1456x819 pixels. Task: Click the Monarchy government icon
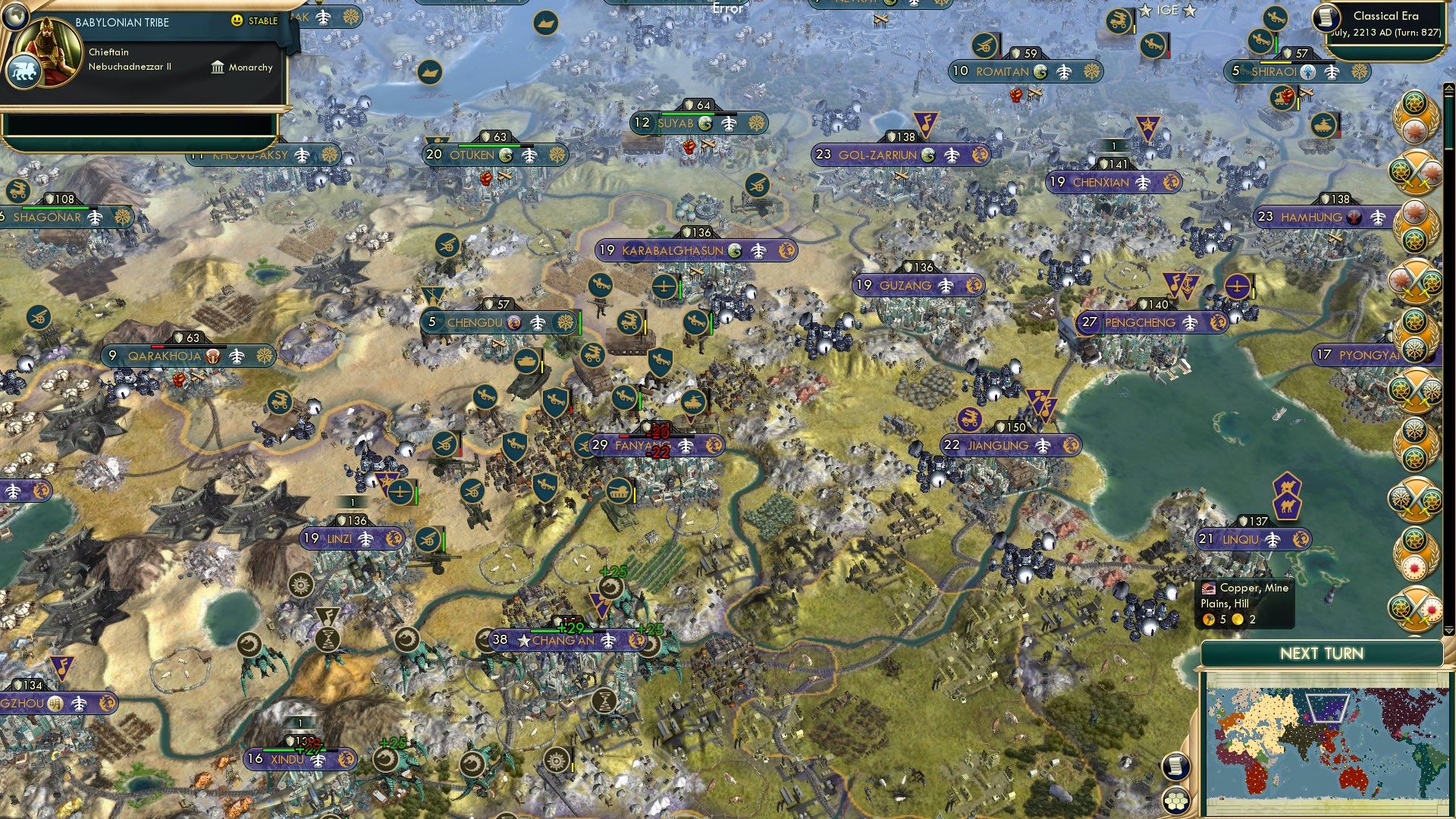[x=218, y=67]
